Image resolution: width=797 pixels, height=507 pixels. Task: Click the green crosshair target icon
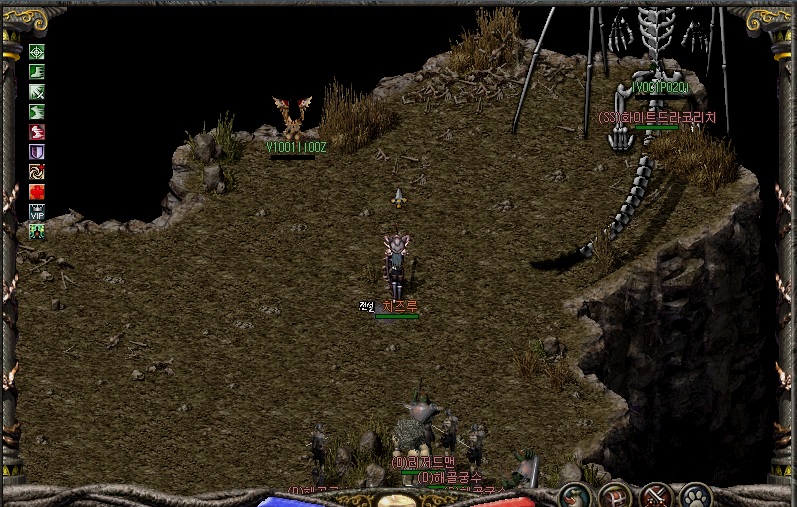(x=37, y=52)
